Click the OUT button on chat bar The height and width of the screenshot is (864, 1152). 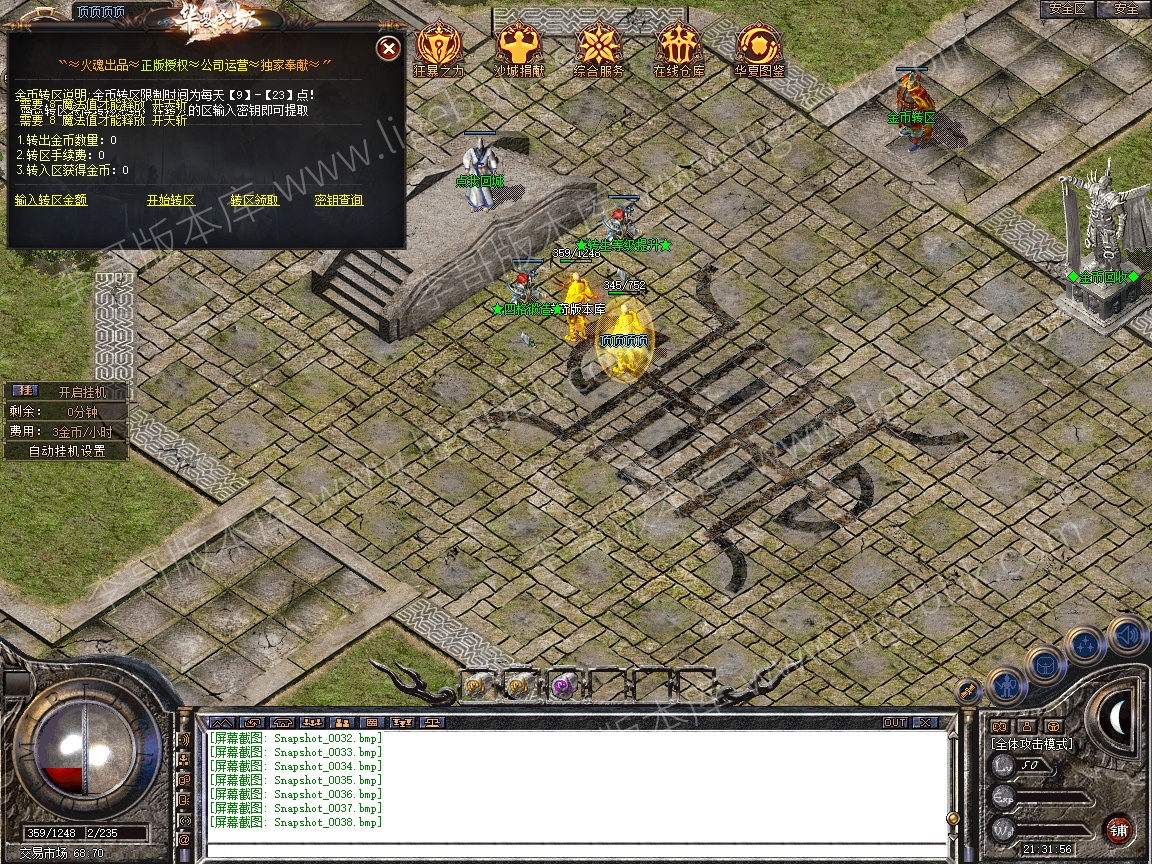tap(894, 722)
